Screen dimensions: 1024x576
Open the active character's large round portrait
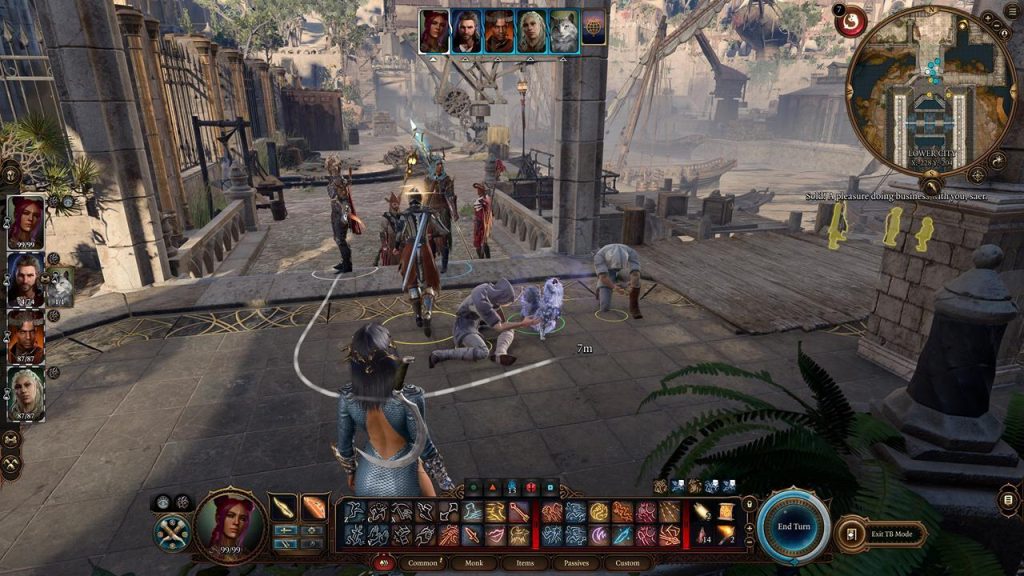coord(229,522)
